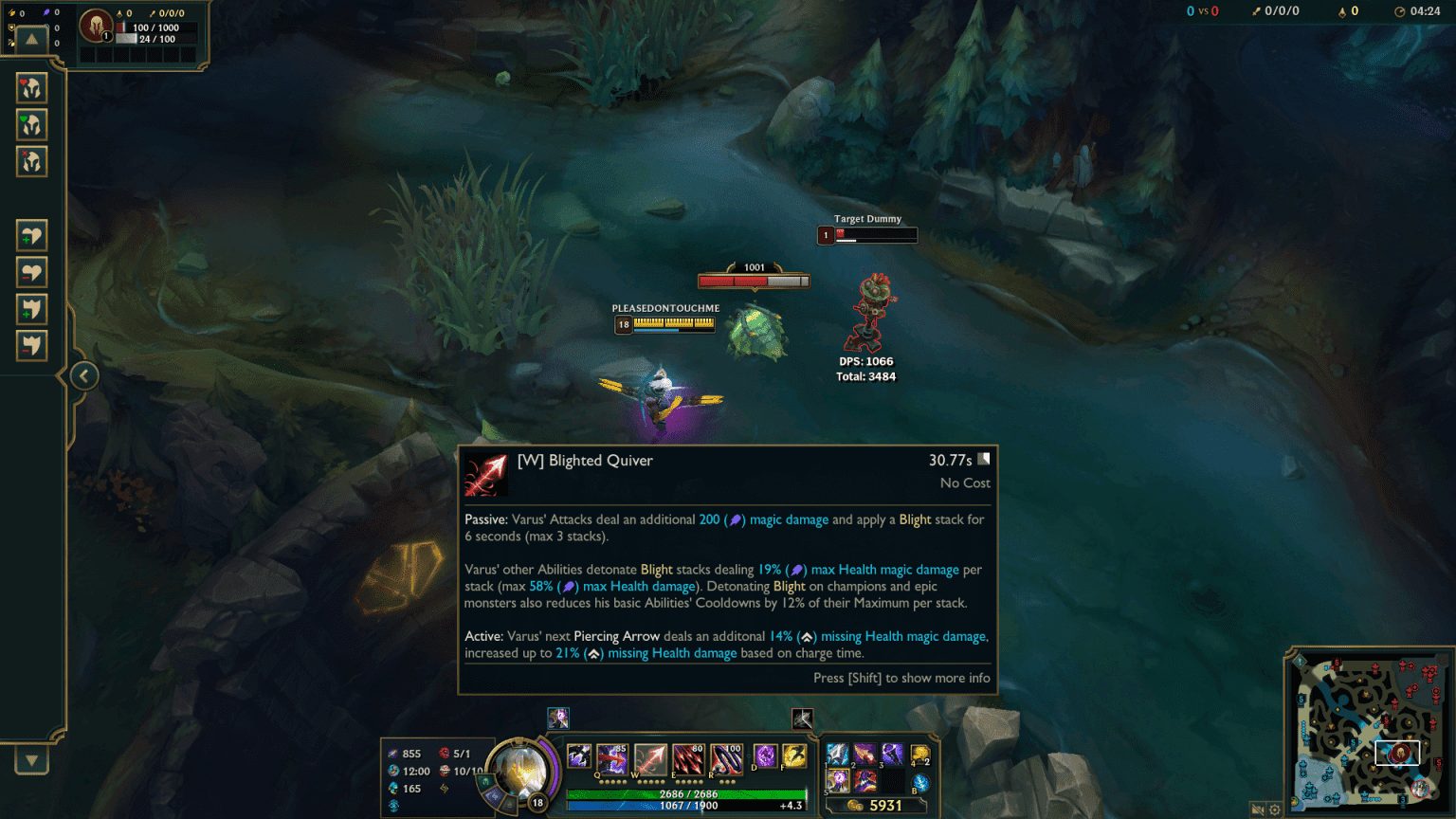Cast Hail of Arrows from the E slot
This screenshot has width=1456, height=819.
[x=687, y=757]
